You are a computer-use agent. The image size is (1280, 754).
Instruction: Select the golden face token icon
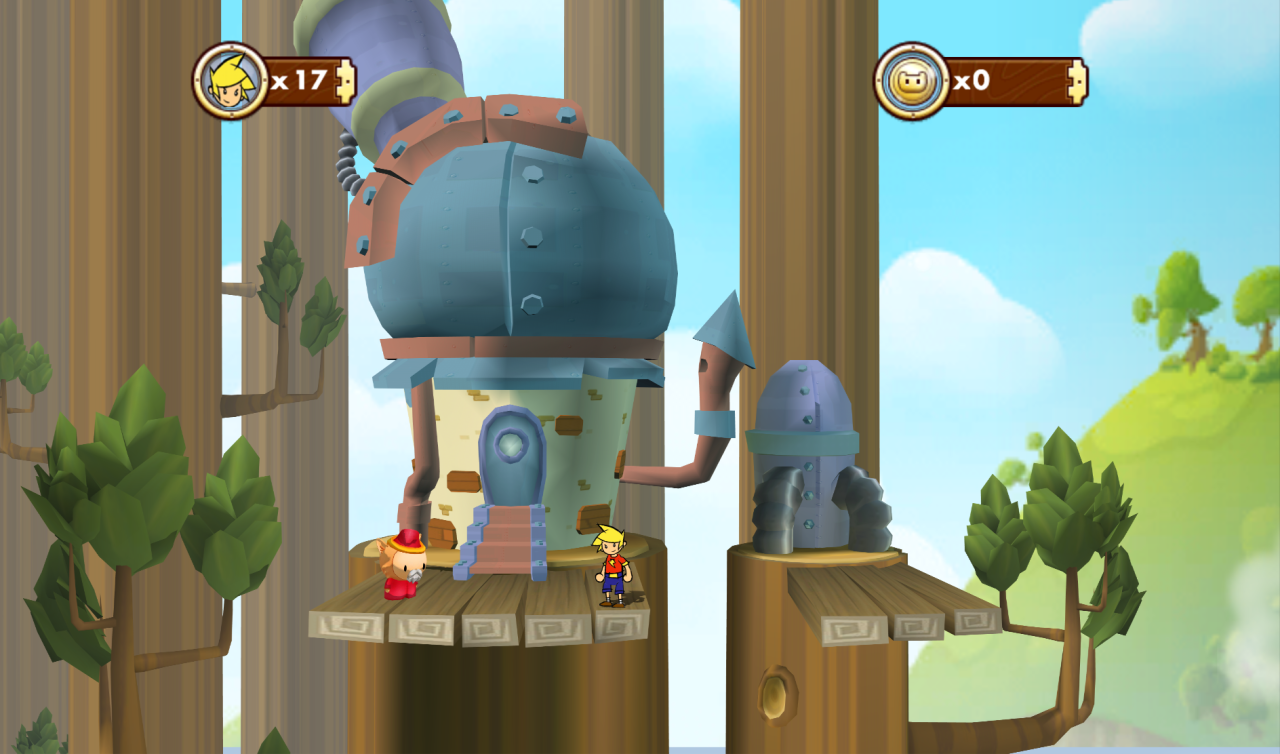tap(911, 81)
